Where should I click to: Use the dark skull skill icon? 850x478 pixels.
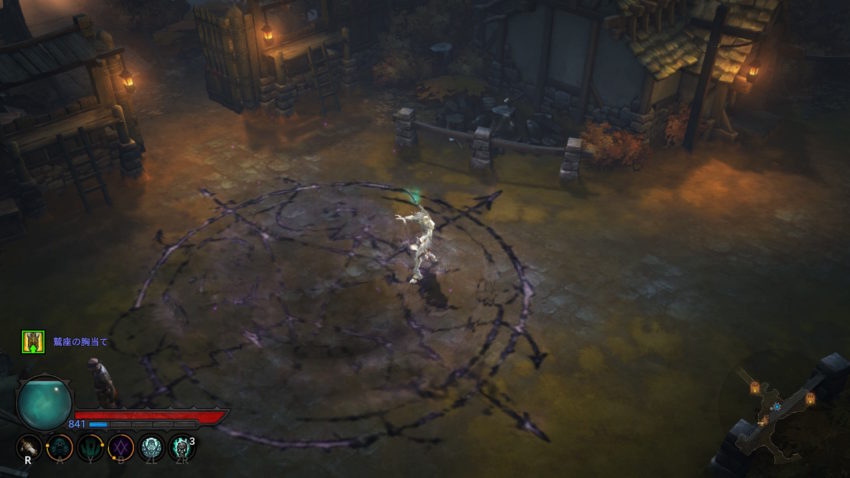click(59, 447)
